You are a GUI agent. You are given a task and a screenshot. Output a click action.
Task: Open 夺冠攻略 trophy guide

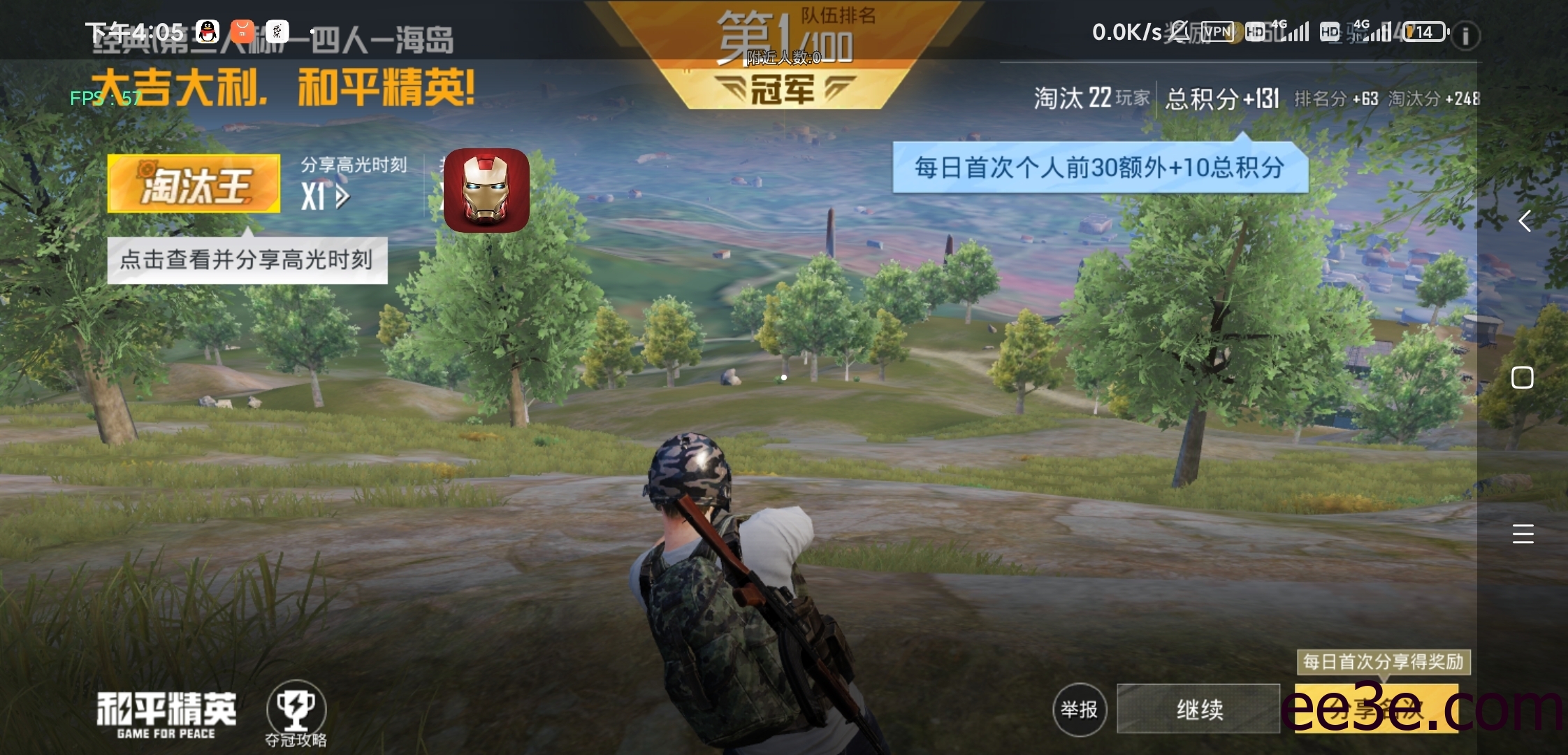296,708
